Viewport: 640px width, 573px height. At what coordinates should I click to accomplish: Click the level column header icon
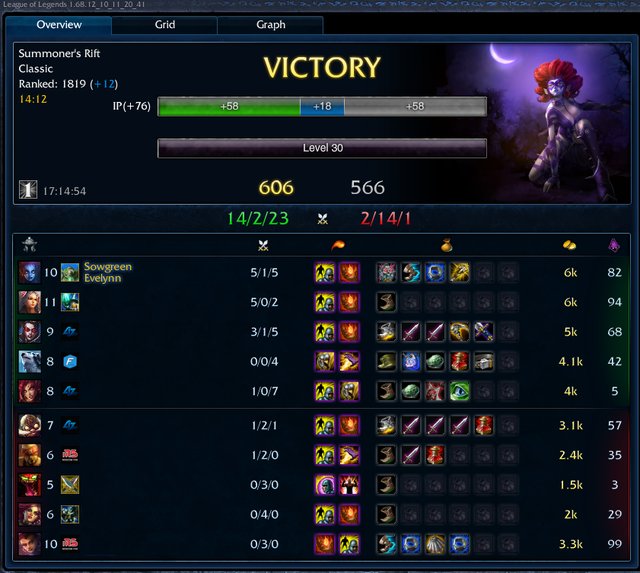click(x=30, y=244)
